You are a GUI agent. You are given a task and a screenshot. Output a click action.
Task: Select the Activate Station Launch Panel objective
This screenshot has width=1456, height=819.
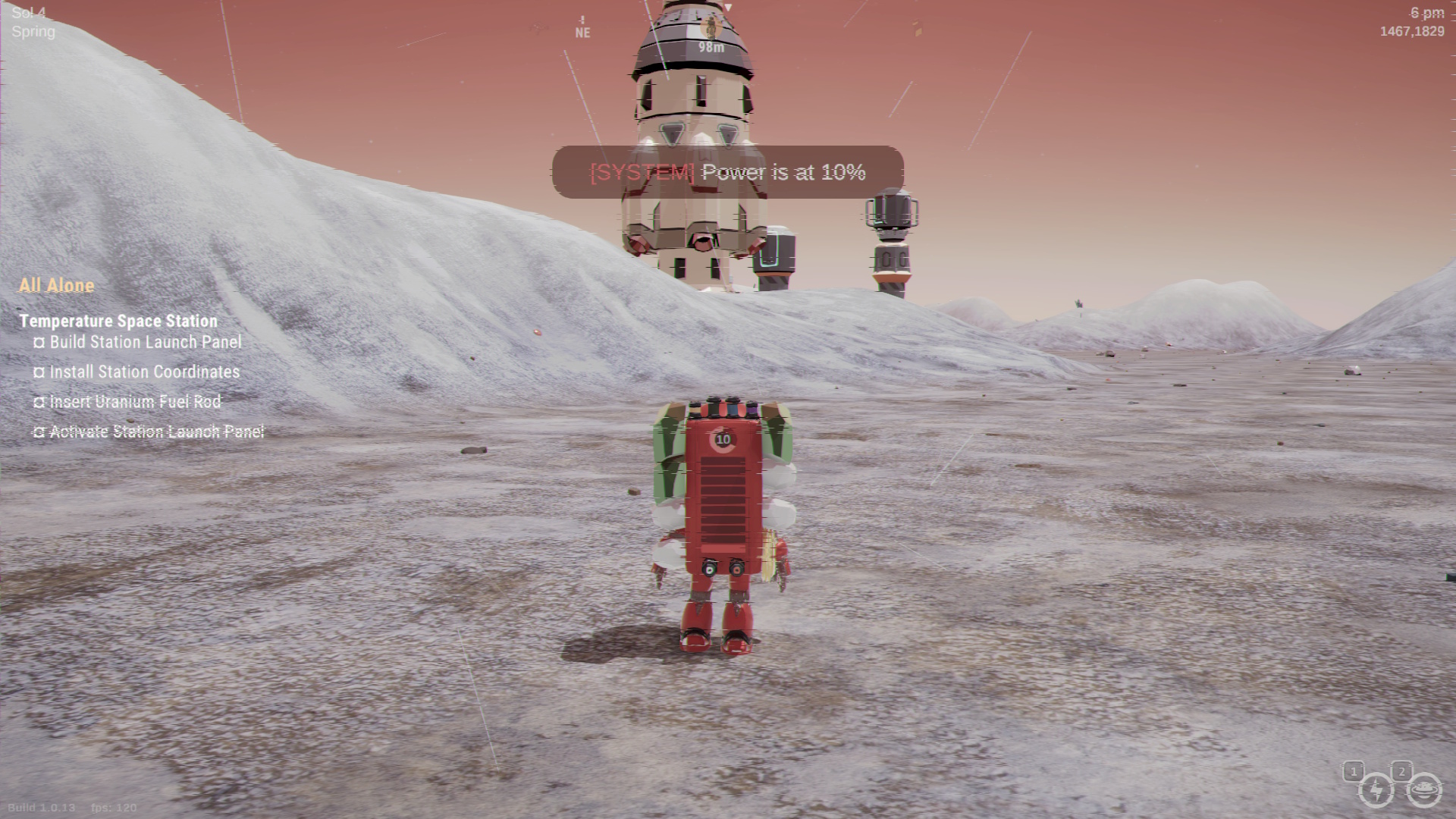[x=156, y=431]
